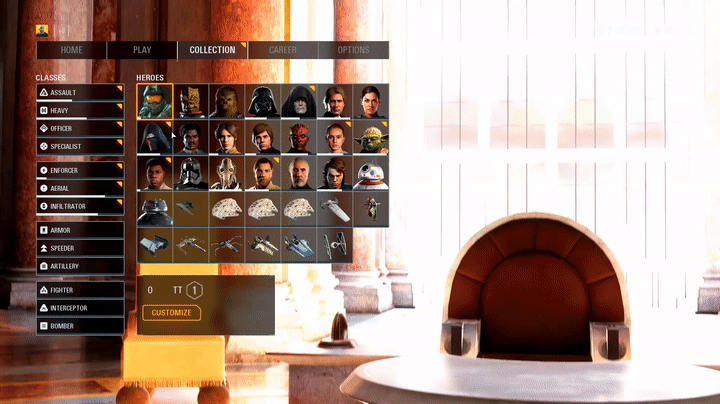Click the Customize button
This screenshot has width=720, height=404.
pos(171,313)
